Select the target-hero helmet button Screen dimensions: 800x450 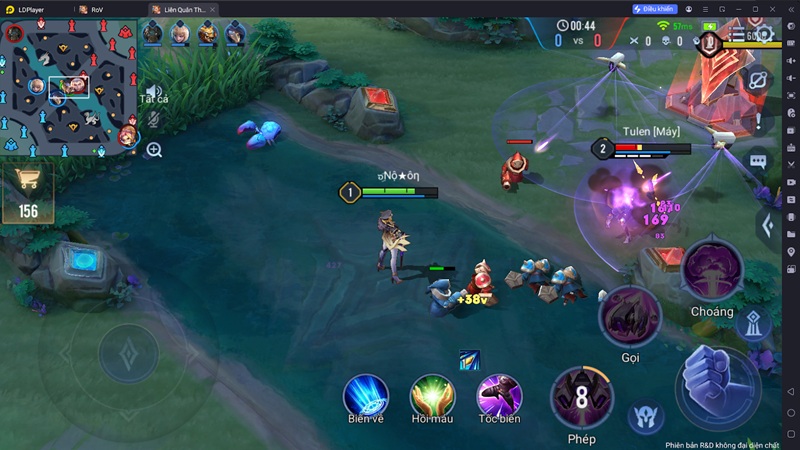click(645, 417)
